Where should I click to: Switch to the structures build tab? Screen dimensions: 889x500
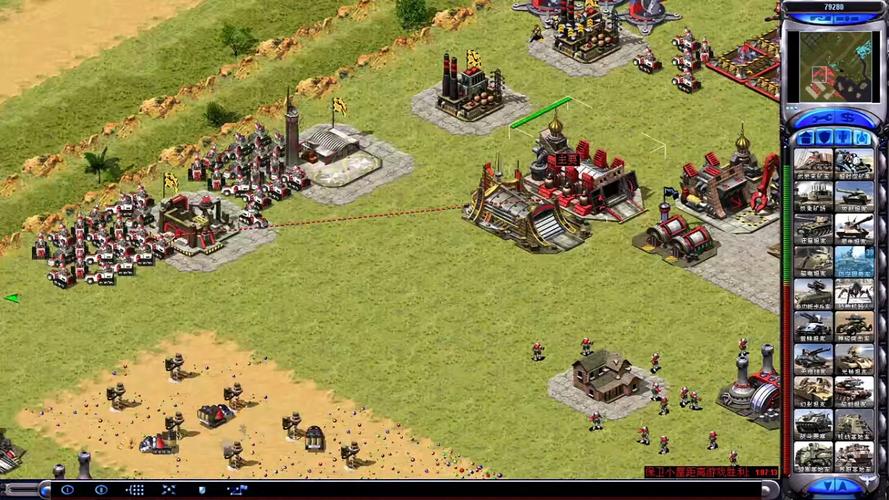pyautogui.click(x=806, y=139)
